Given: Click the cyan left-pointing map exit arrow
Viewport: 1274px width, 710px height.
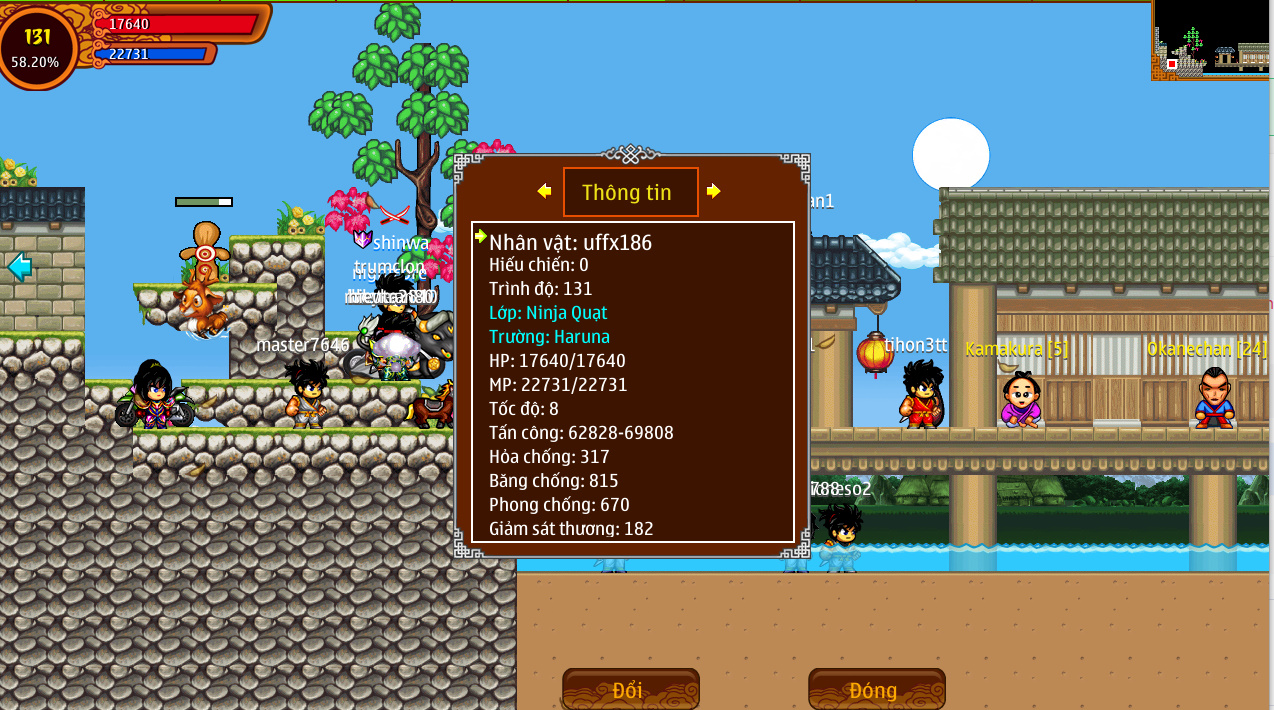Looking at the screenshot, I should [19, 266].
